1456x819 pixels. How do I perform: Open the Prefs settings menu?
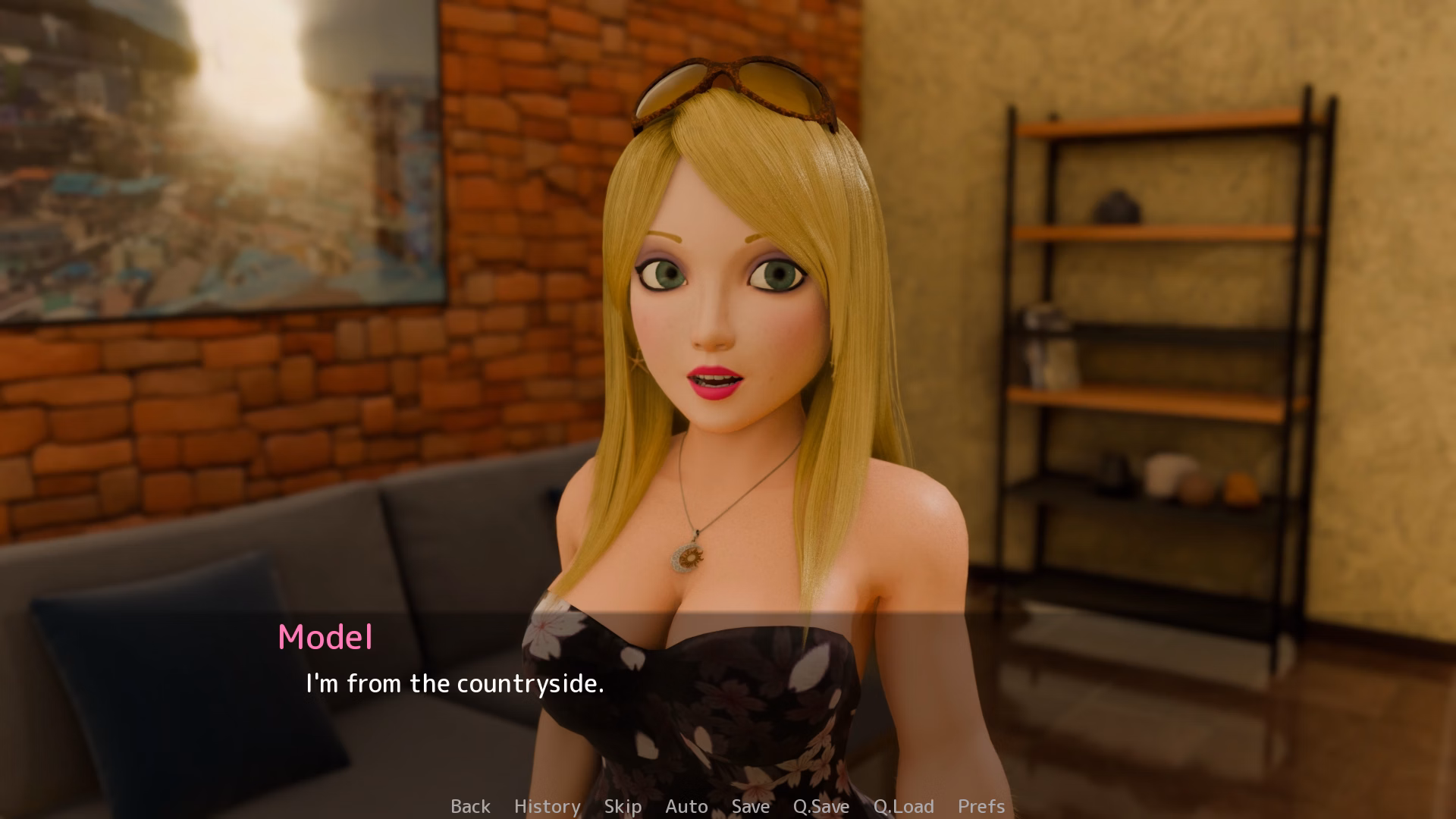(x=981, y=806)
